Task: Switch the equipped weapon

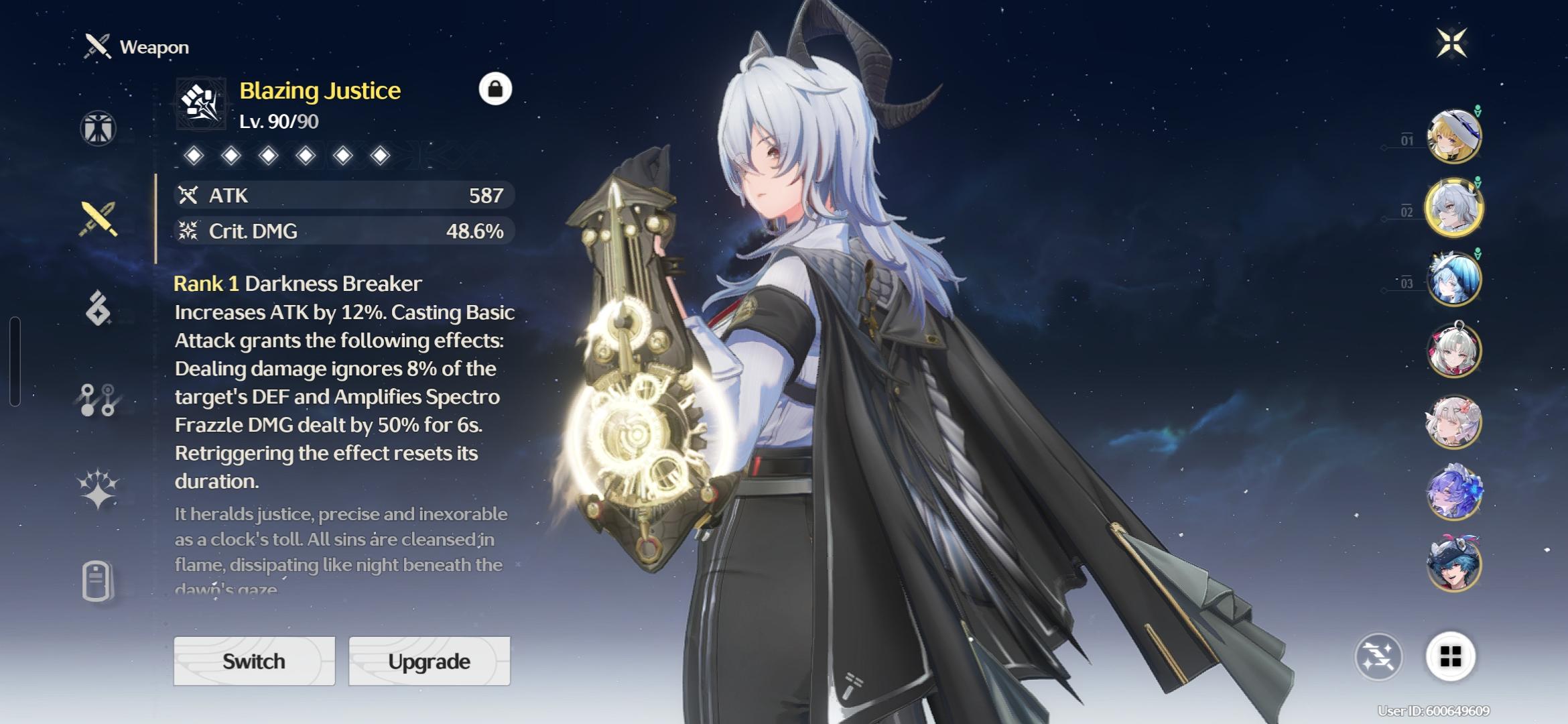Action: (x=254, y=661)
